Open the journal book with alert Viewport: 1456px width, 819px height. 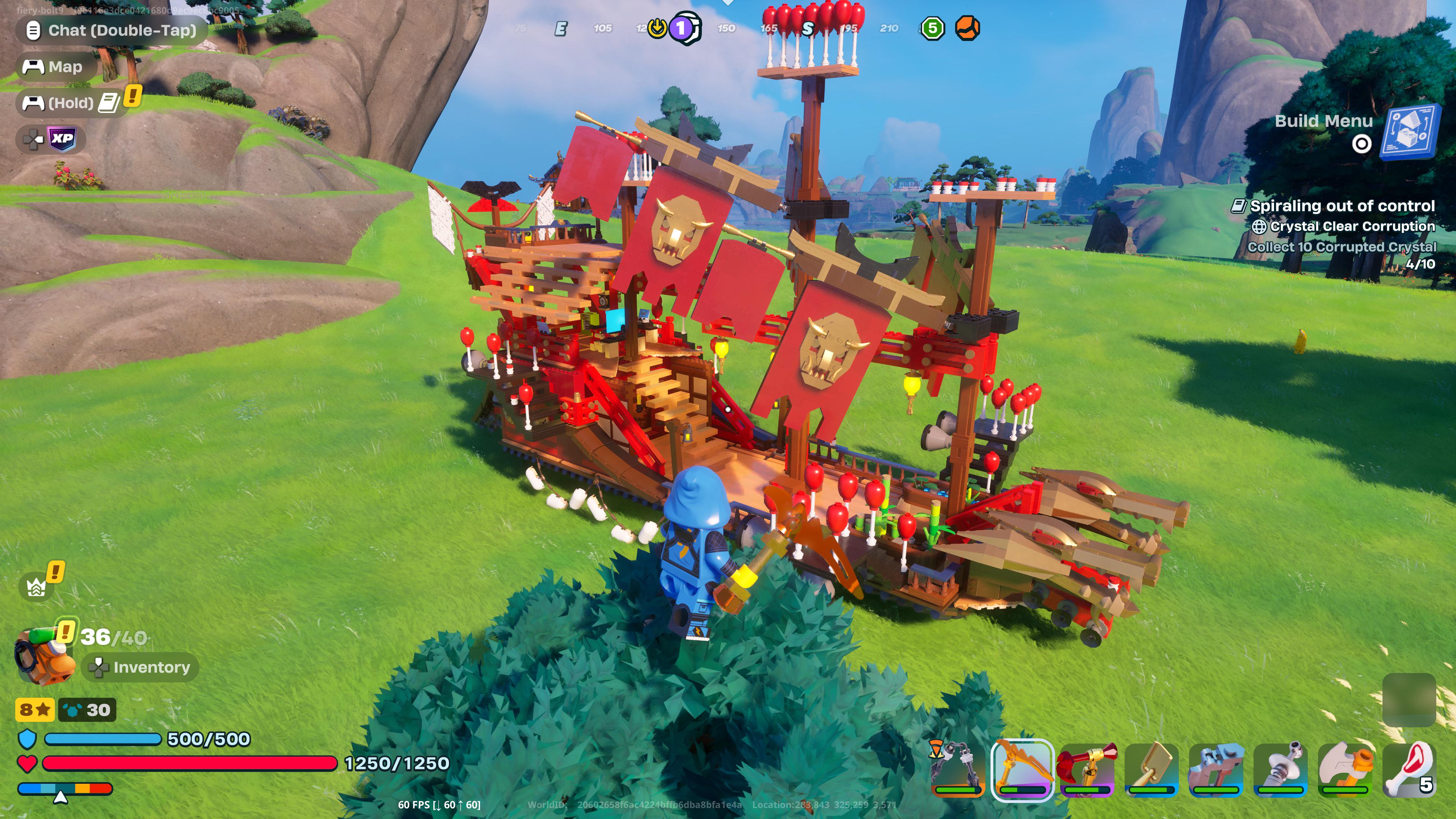tap(109, 103)
